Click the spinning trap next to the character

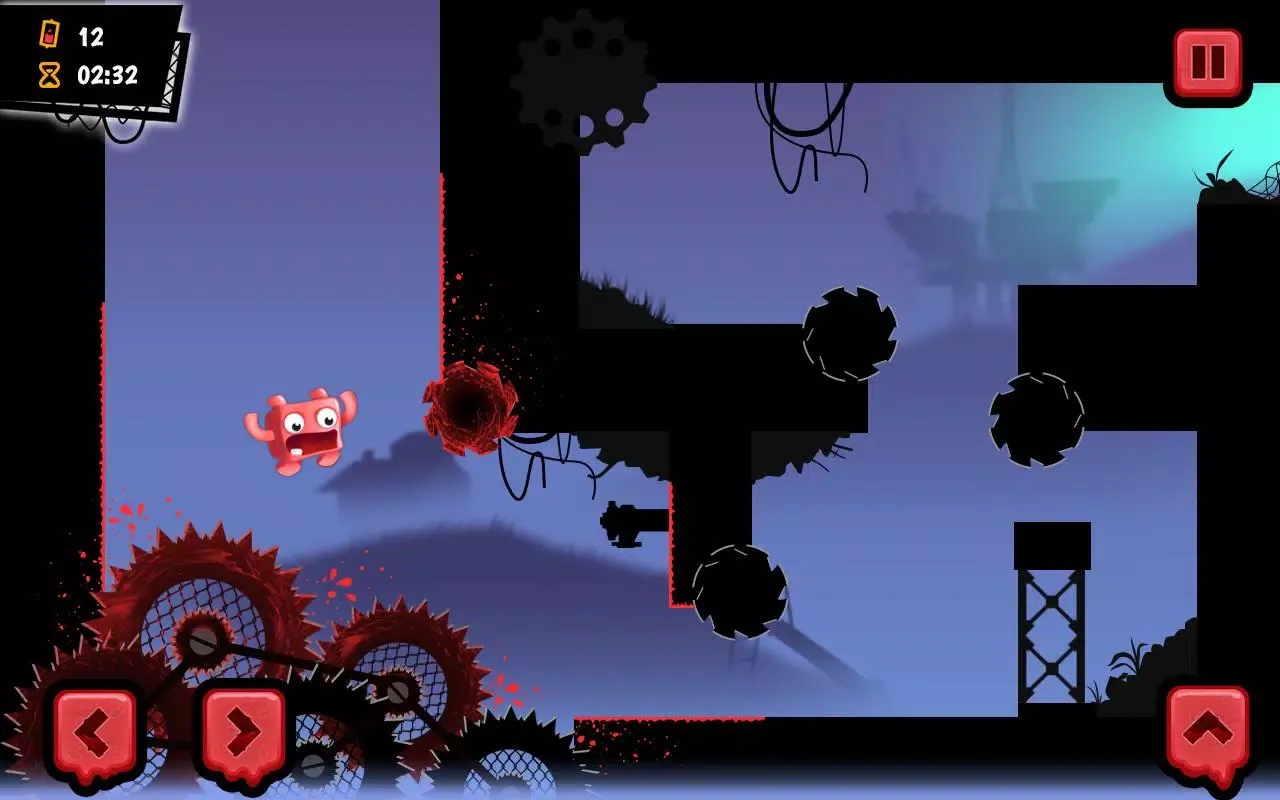tap(468, 410)
